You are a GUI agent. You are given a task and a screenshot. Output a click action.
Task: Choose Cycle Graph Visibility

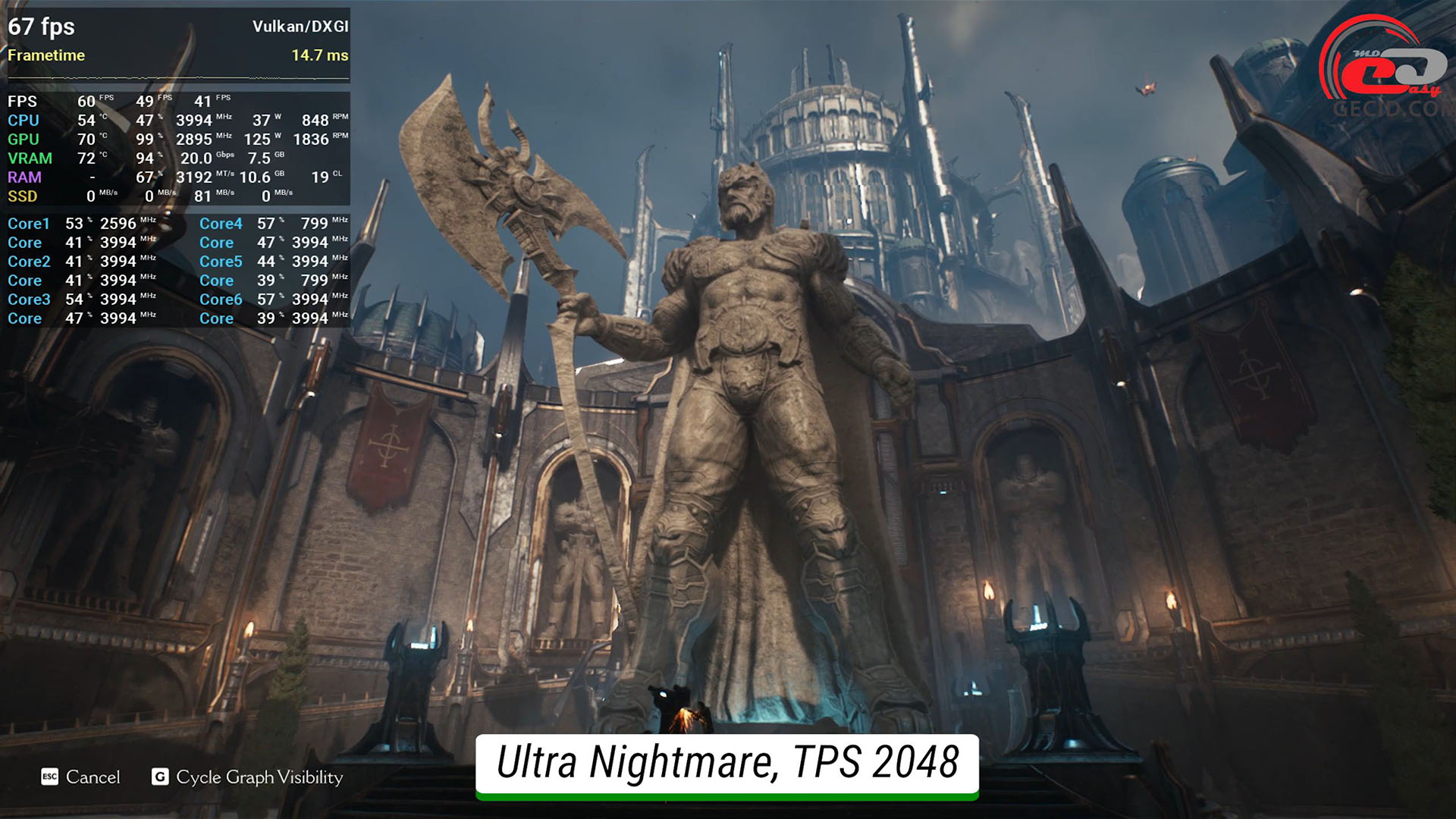tap(248, 777)
